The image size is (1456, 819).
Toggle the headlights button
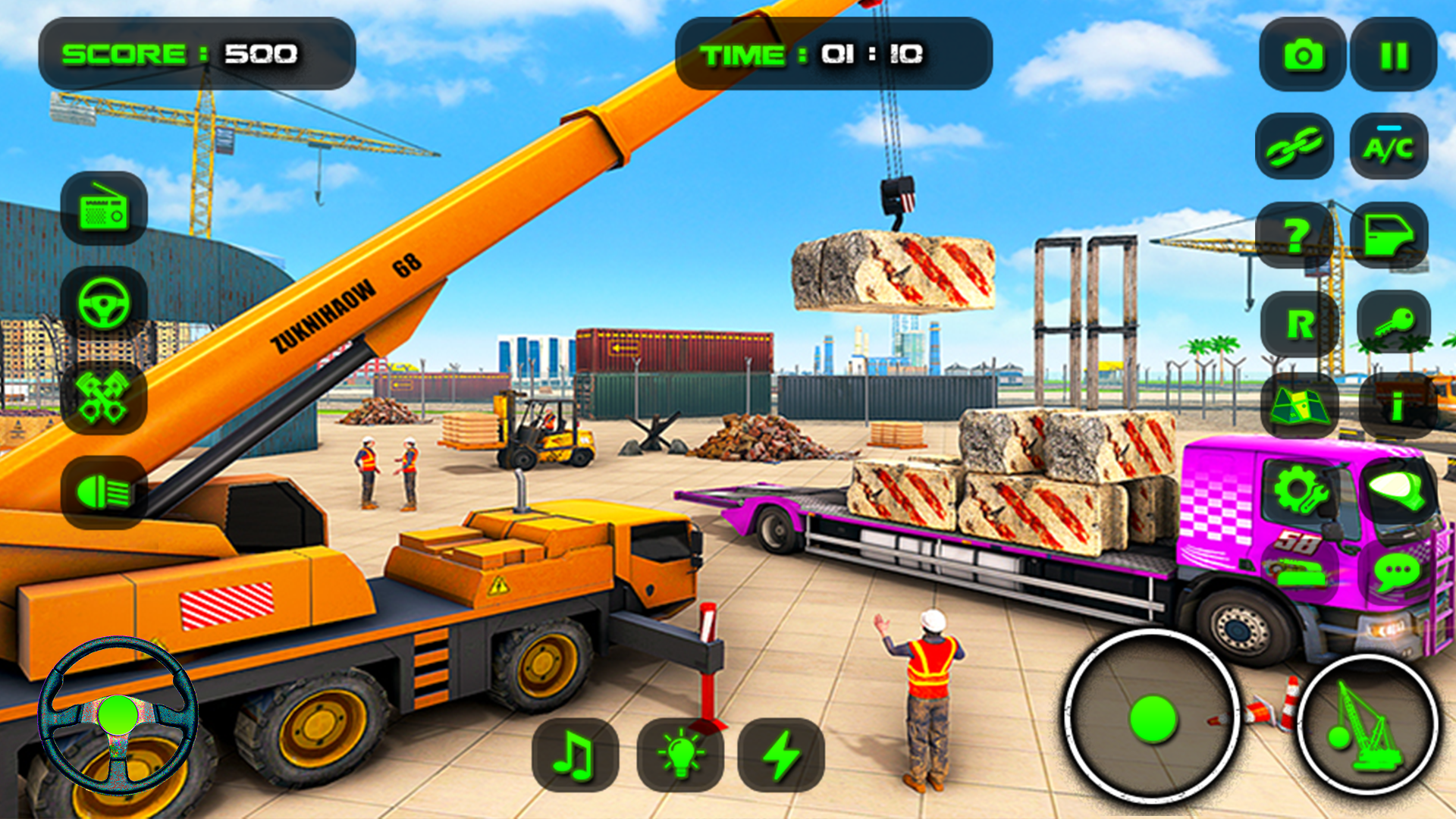click(104, 492)
